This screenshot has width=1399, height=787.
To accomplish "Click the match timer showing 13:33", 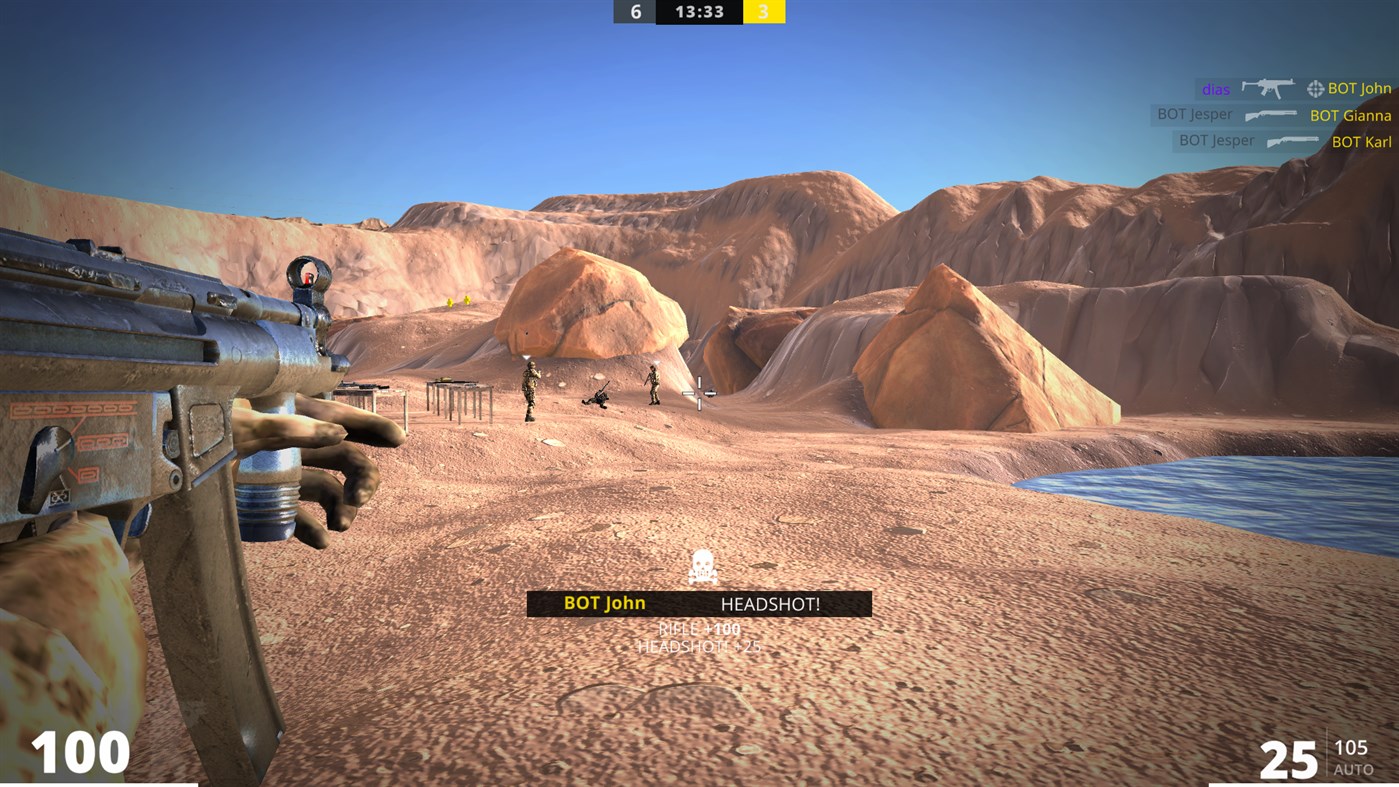I will pos(699,12).
